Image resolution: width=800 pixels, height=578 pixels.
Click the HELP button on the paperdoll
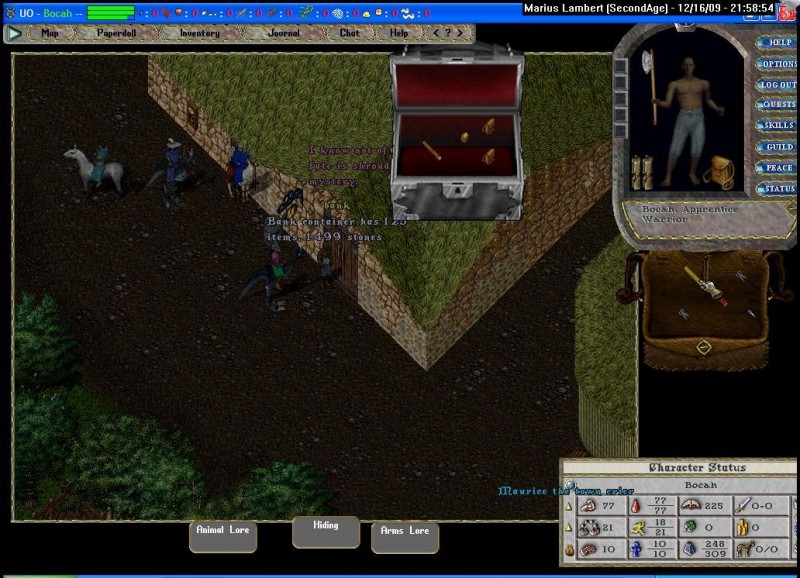pyautogui.click(x=777, y=43)
